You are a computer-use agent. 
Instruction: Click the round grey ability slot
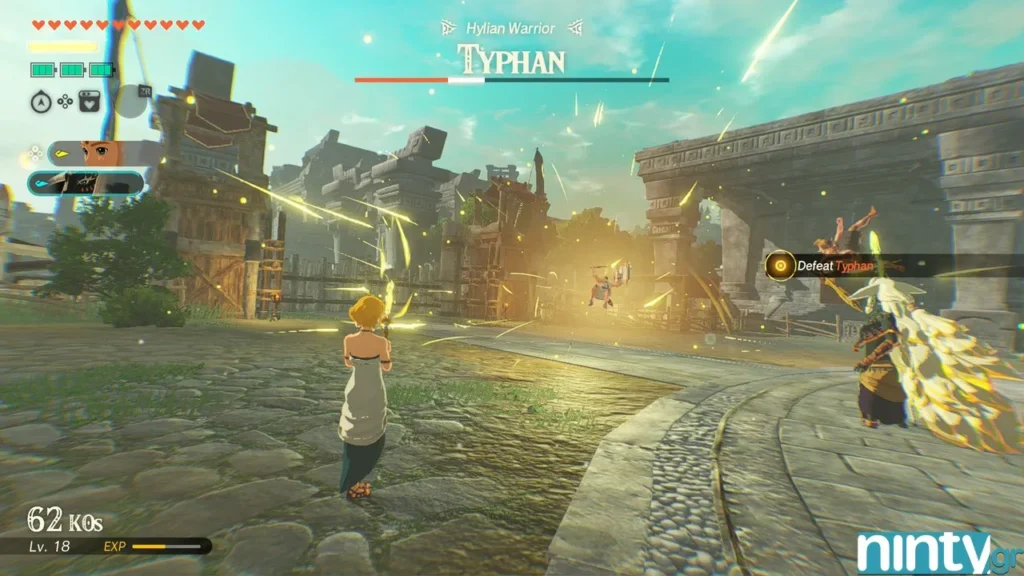click(129, 99)
